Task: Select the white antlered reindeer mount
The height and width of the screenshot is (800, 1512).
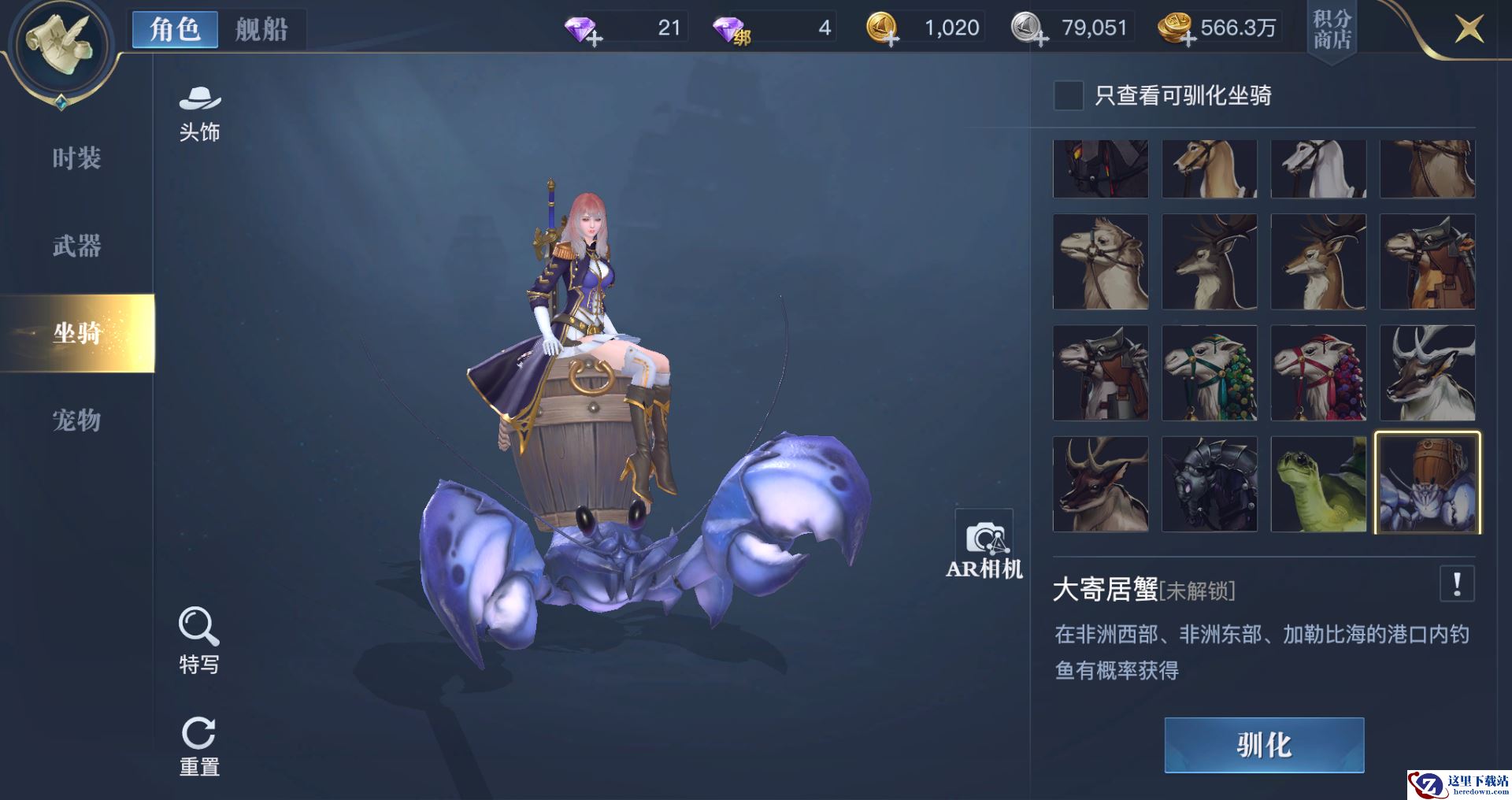Action: (x=1427, y=373)
